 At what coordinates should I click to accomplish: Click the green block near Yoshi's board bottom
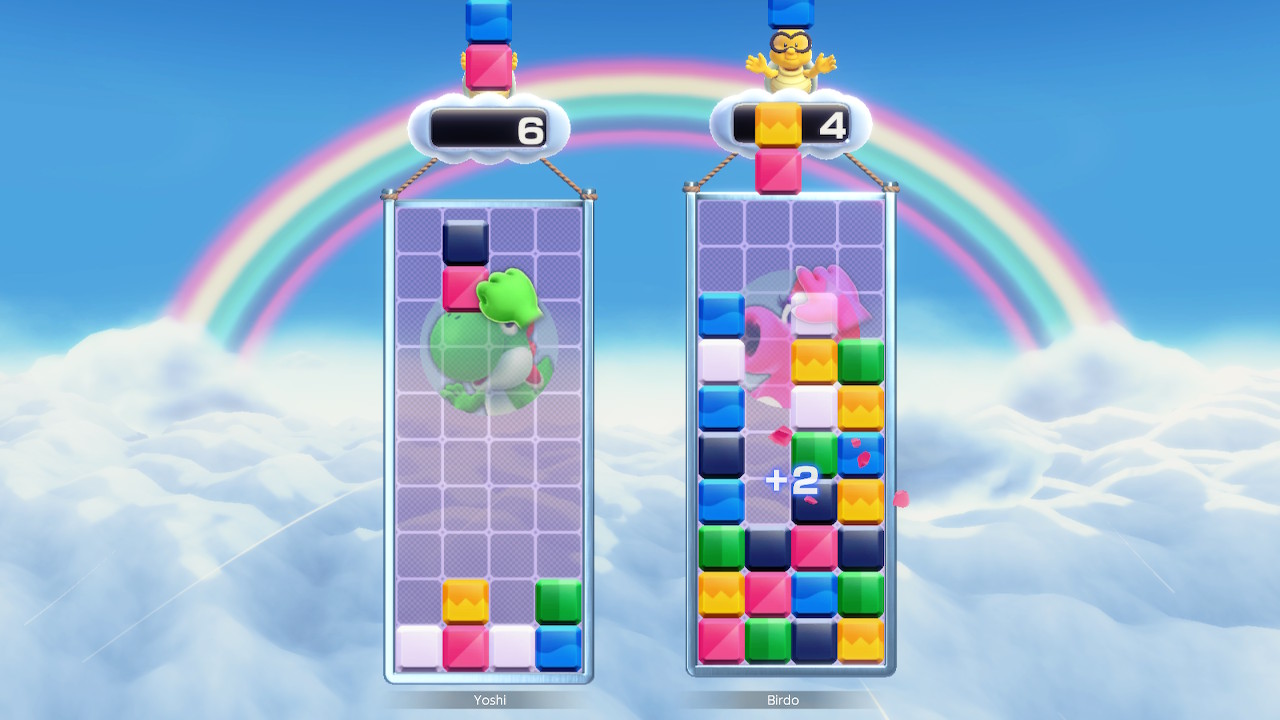(x=557, y=600)
